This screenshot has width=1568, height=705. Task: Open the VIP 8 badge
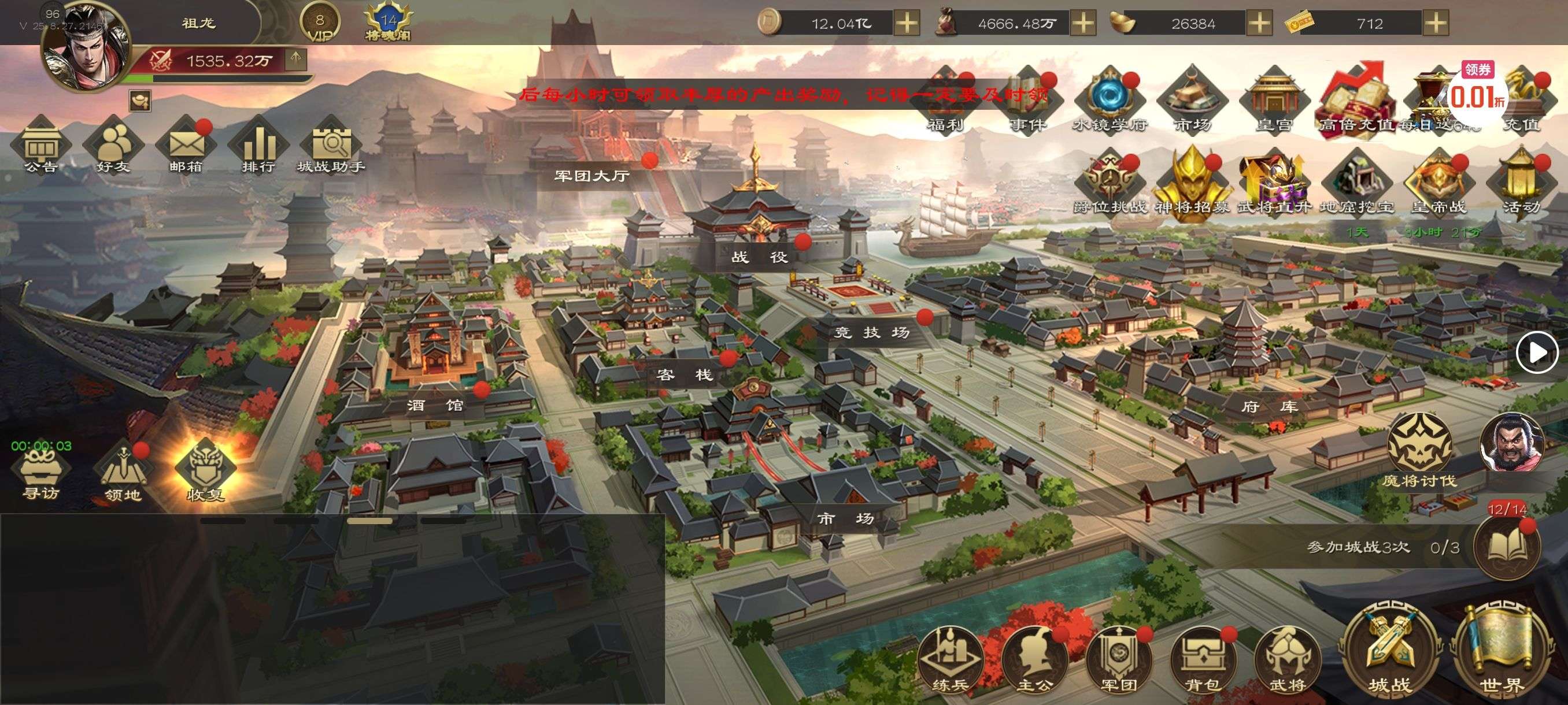tap(320, 24)
